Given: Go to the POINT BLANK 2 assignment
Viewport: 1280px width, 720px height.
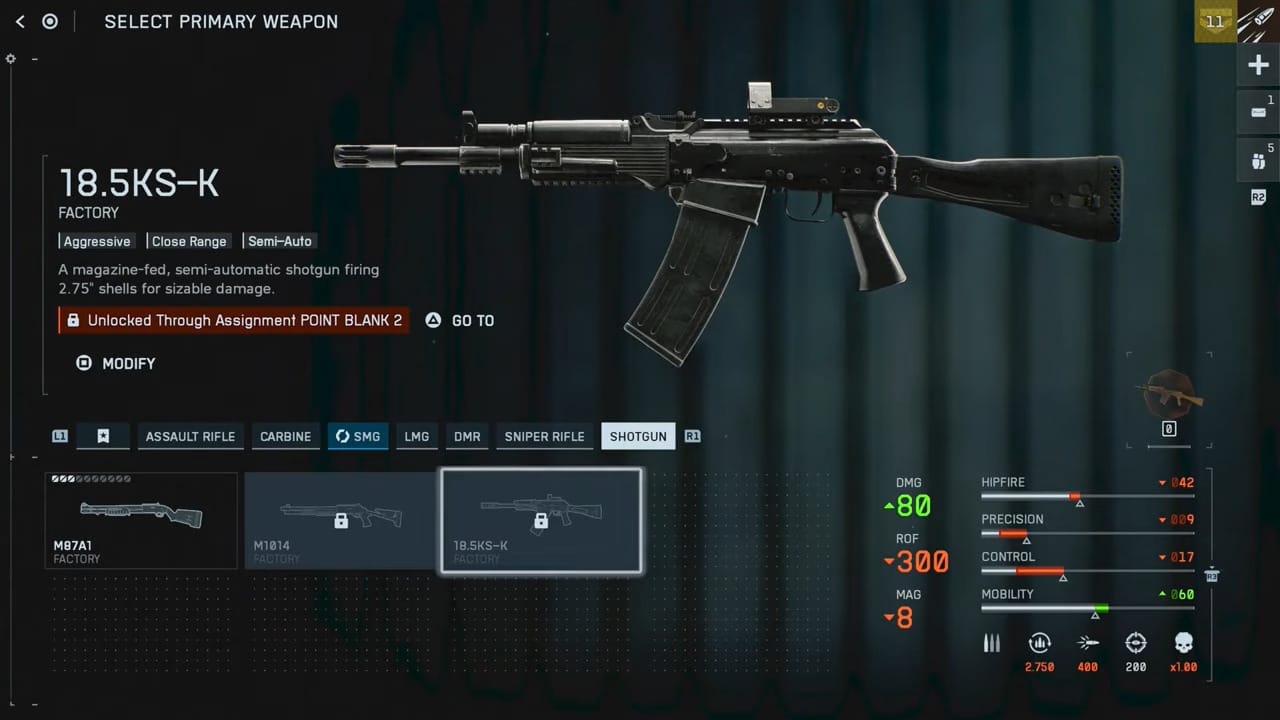Looking at the screenshot, I should click(x=460, y=320).
